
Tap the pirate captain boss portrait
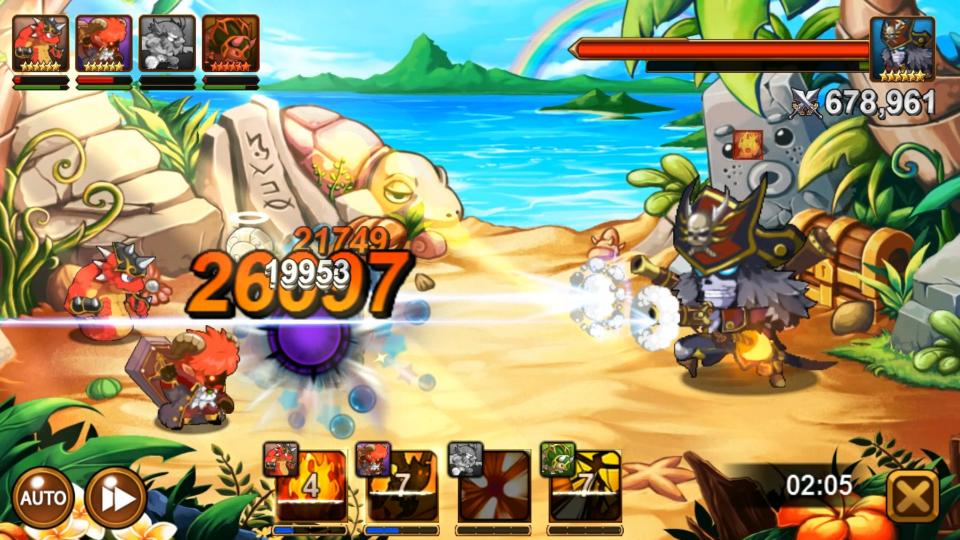click(901, 48)
